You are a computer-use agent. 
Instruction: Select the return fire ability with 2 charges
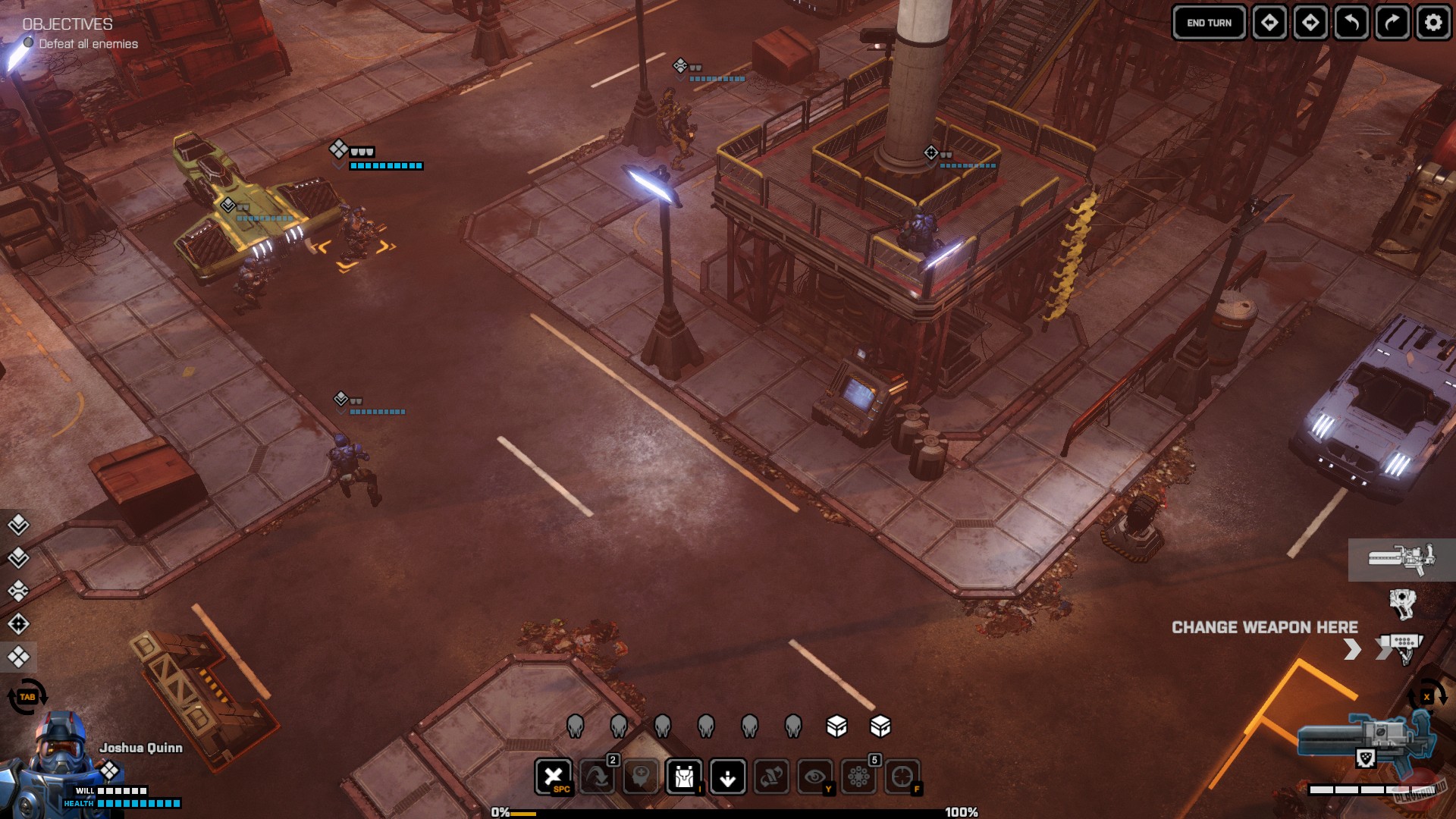point(598,777)
